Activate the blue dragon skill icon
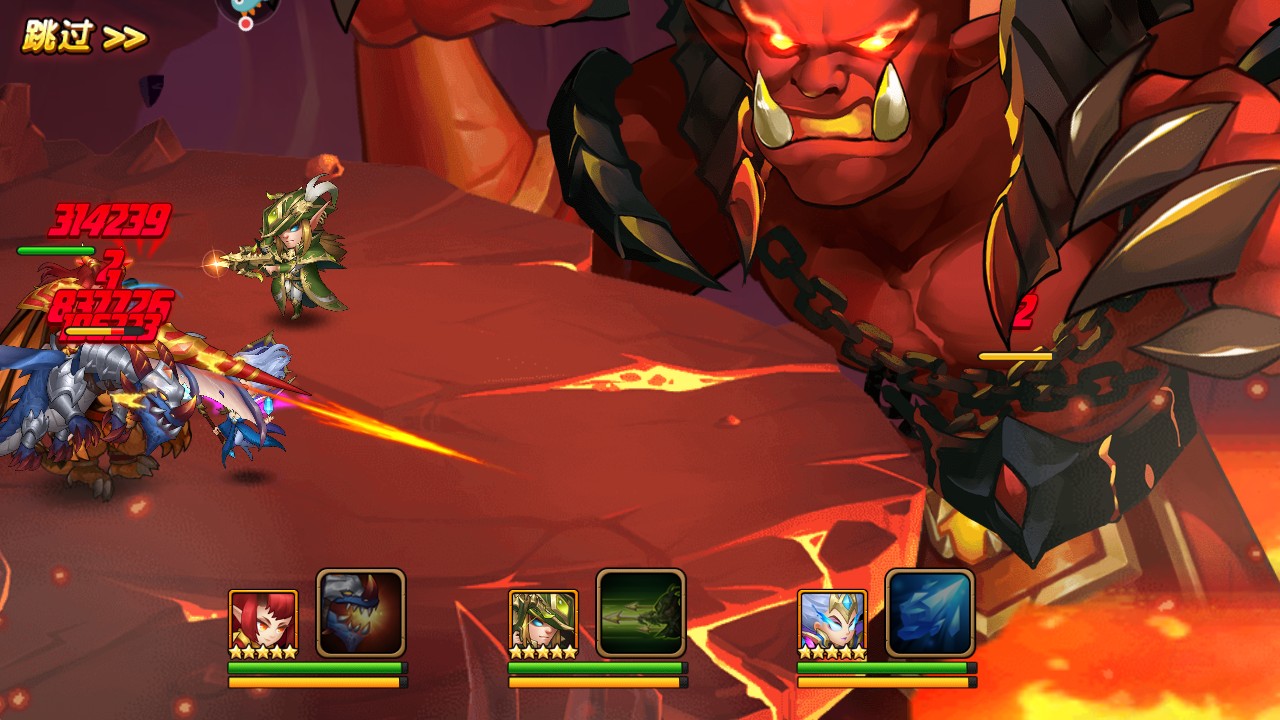The image size is (1280, 720). (x=361, y=613)
